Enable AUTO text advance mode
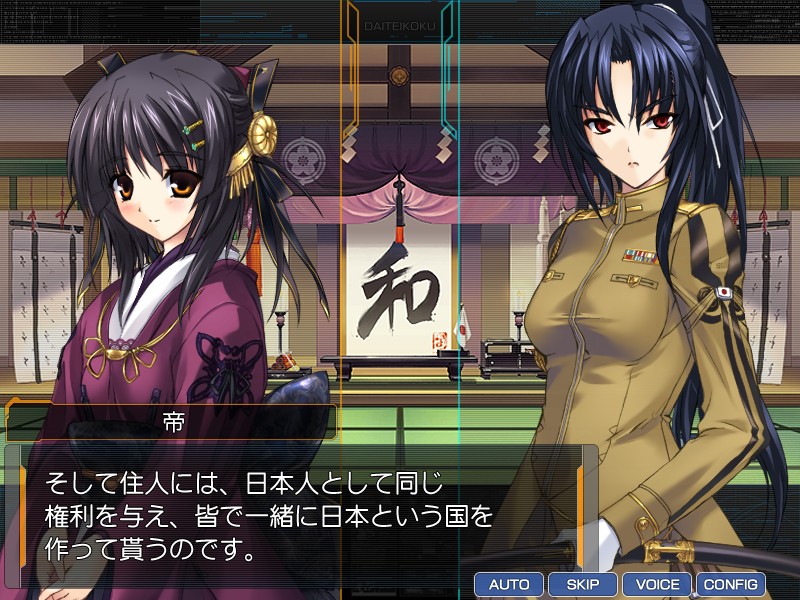800x600 pixels. tap(509, 584)
